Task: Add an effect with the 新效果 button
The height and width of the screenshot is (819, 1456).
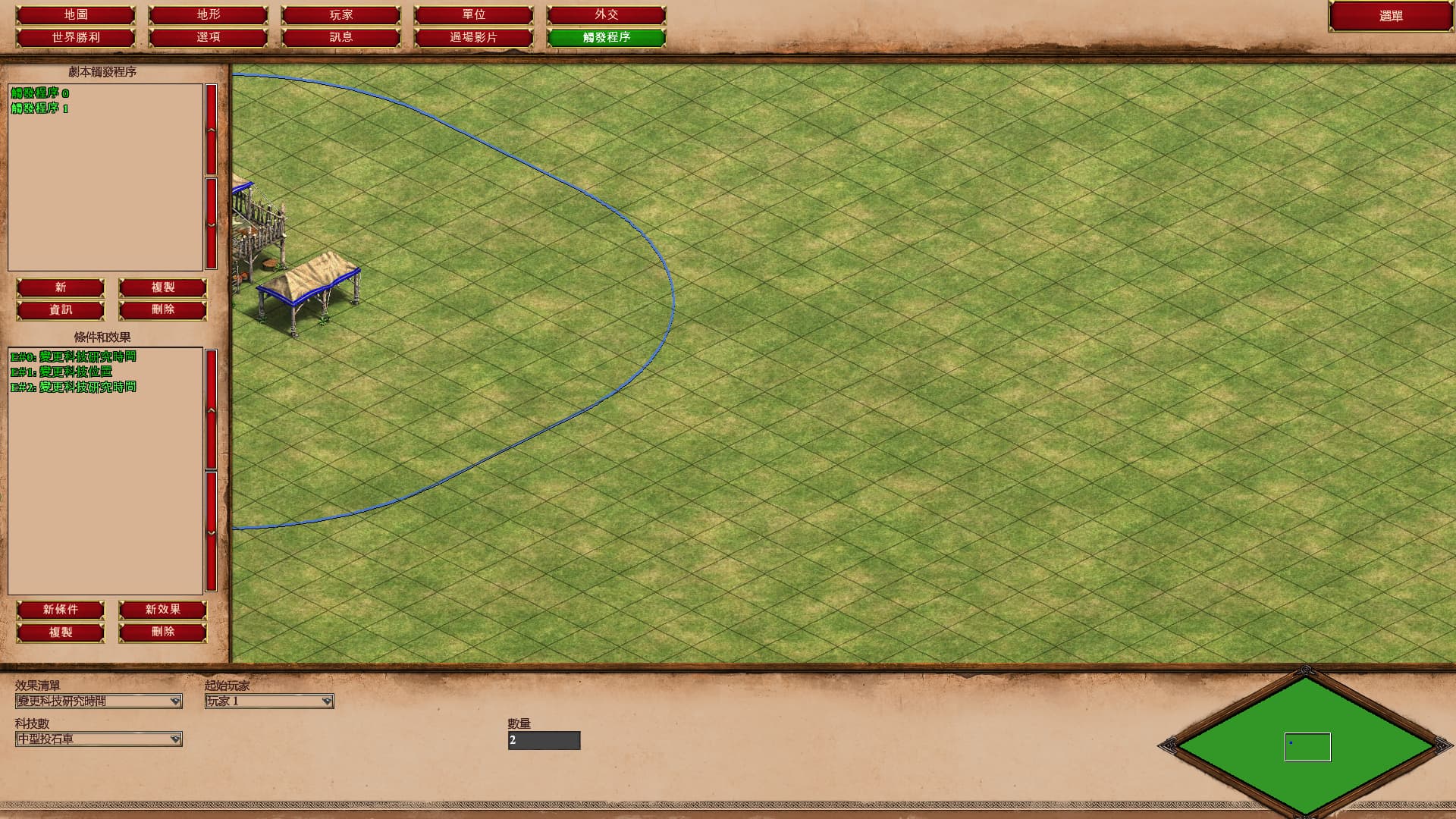Action: coord(162,610)
